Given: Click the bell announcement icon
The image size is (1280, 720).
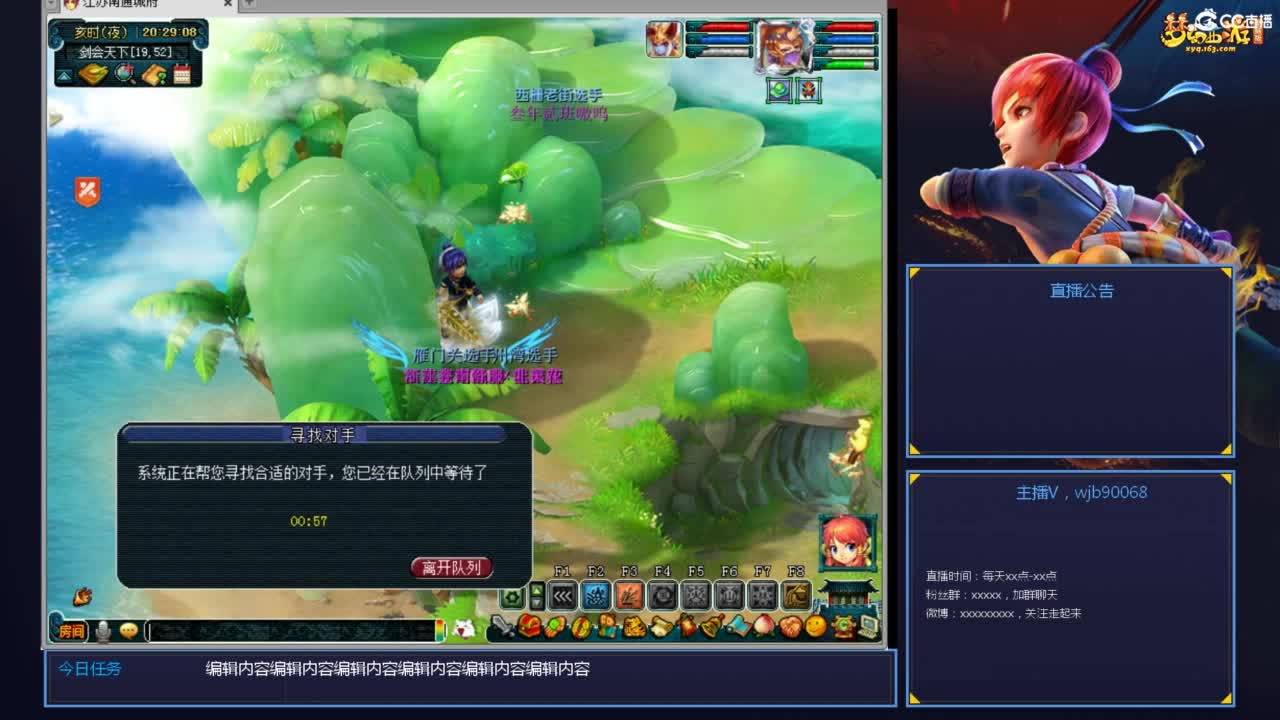Looking at the screenshot, I should pyautogui.click(x=711, y=627).
